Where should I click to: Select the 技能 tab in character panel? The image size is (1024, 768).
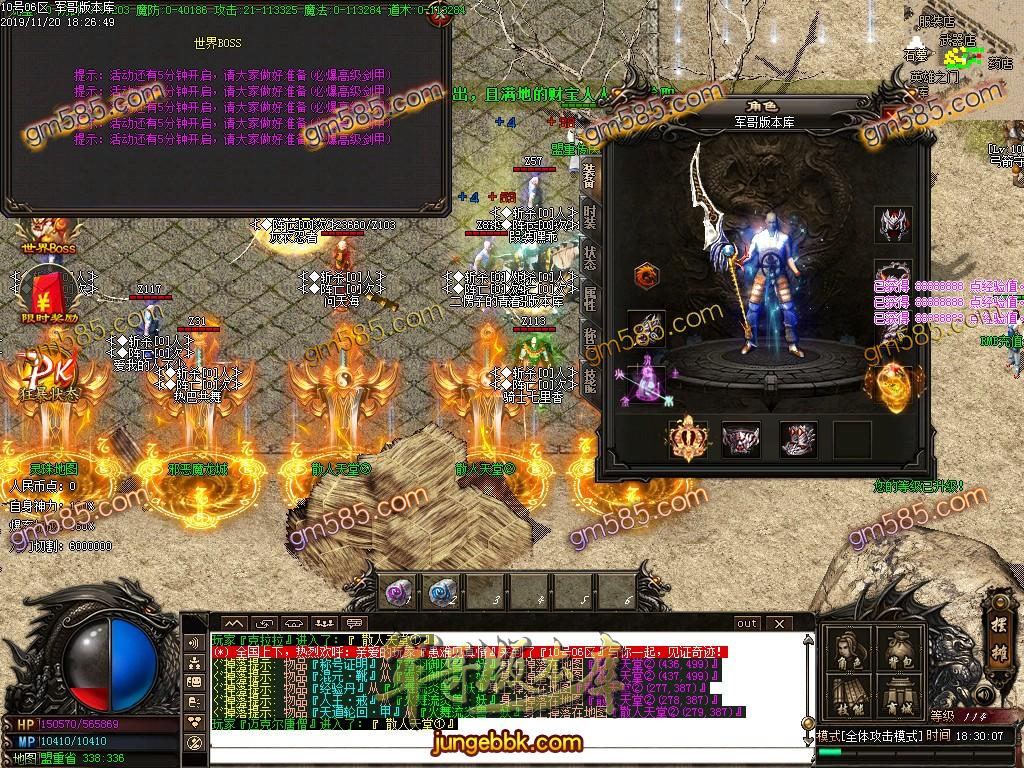(589, 380)
